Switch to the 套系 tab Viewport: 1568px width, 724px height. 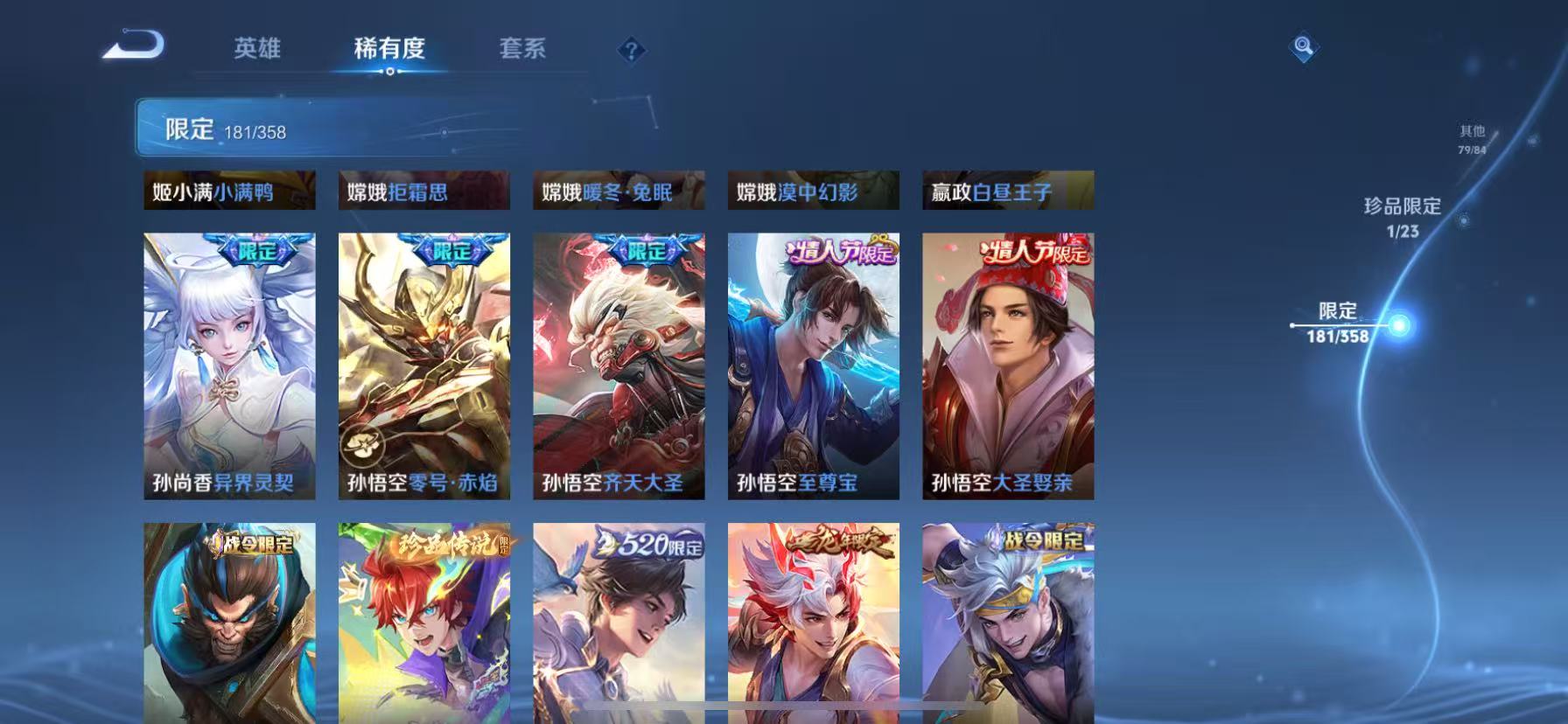click(x=522, y=50)
